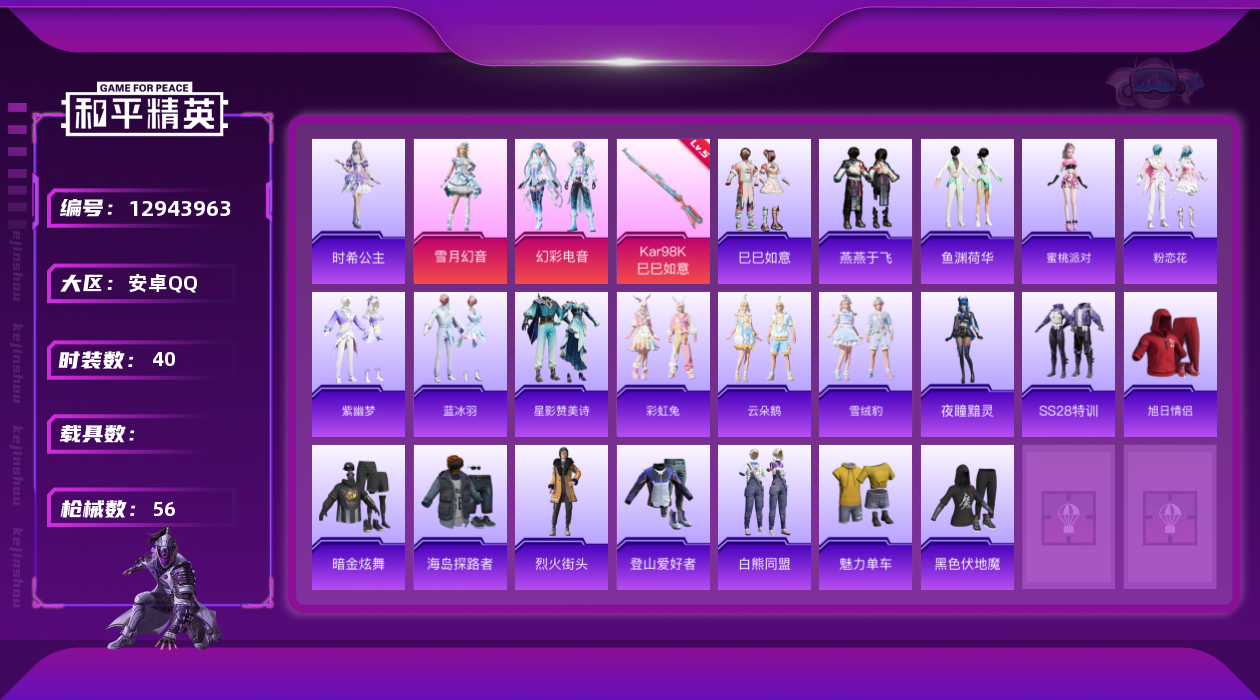Choose the 鱼渊荷华 outfit card

point(967,211)
